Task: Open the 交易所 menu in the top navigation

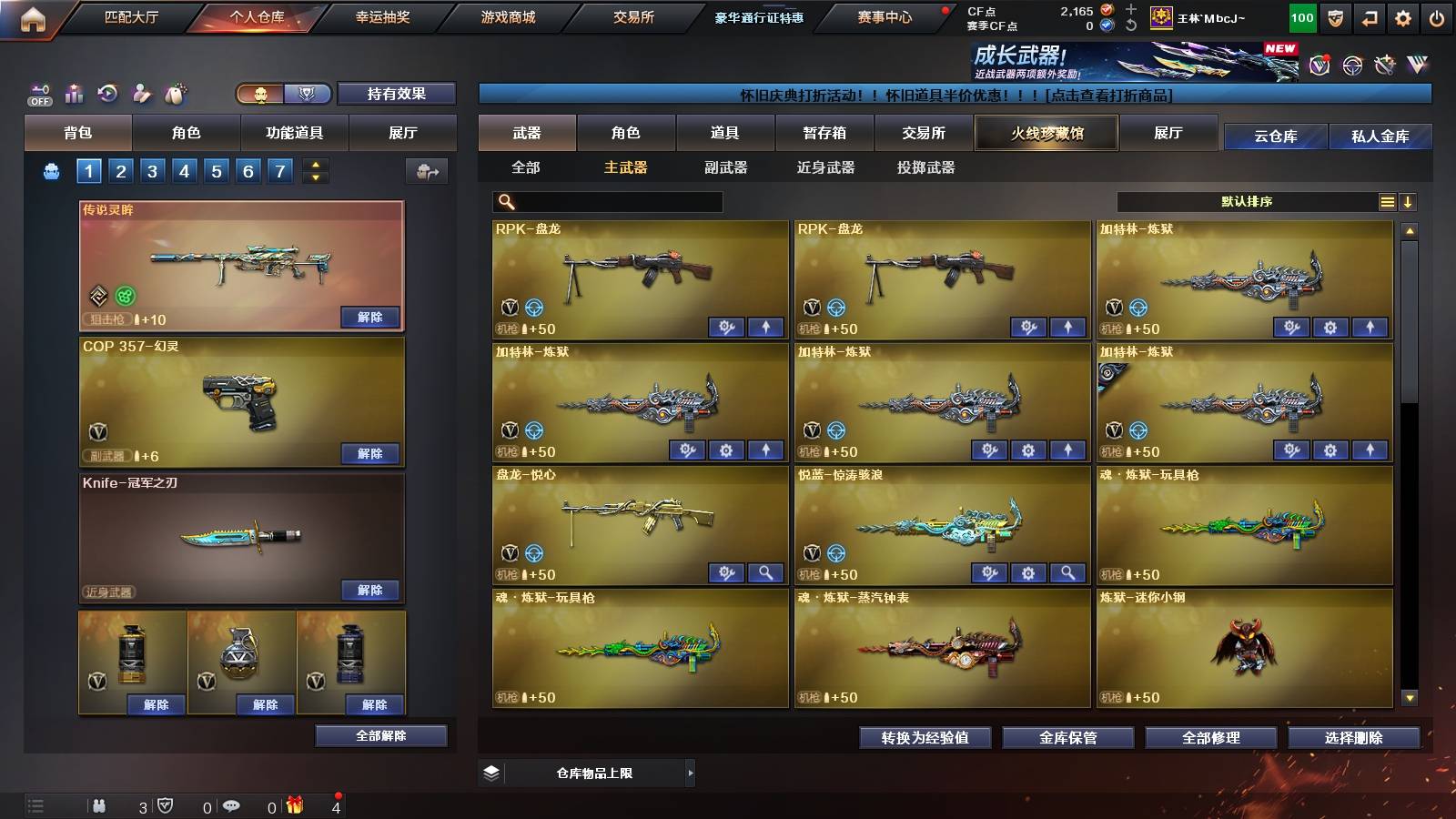Action: (x=631, y=16)
